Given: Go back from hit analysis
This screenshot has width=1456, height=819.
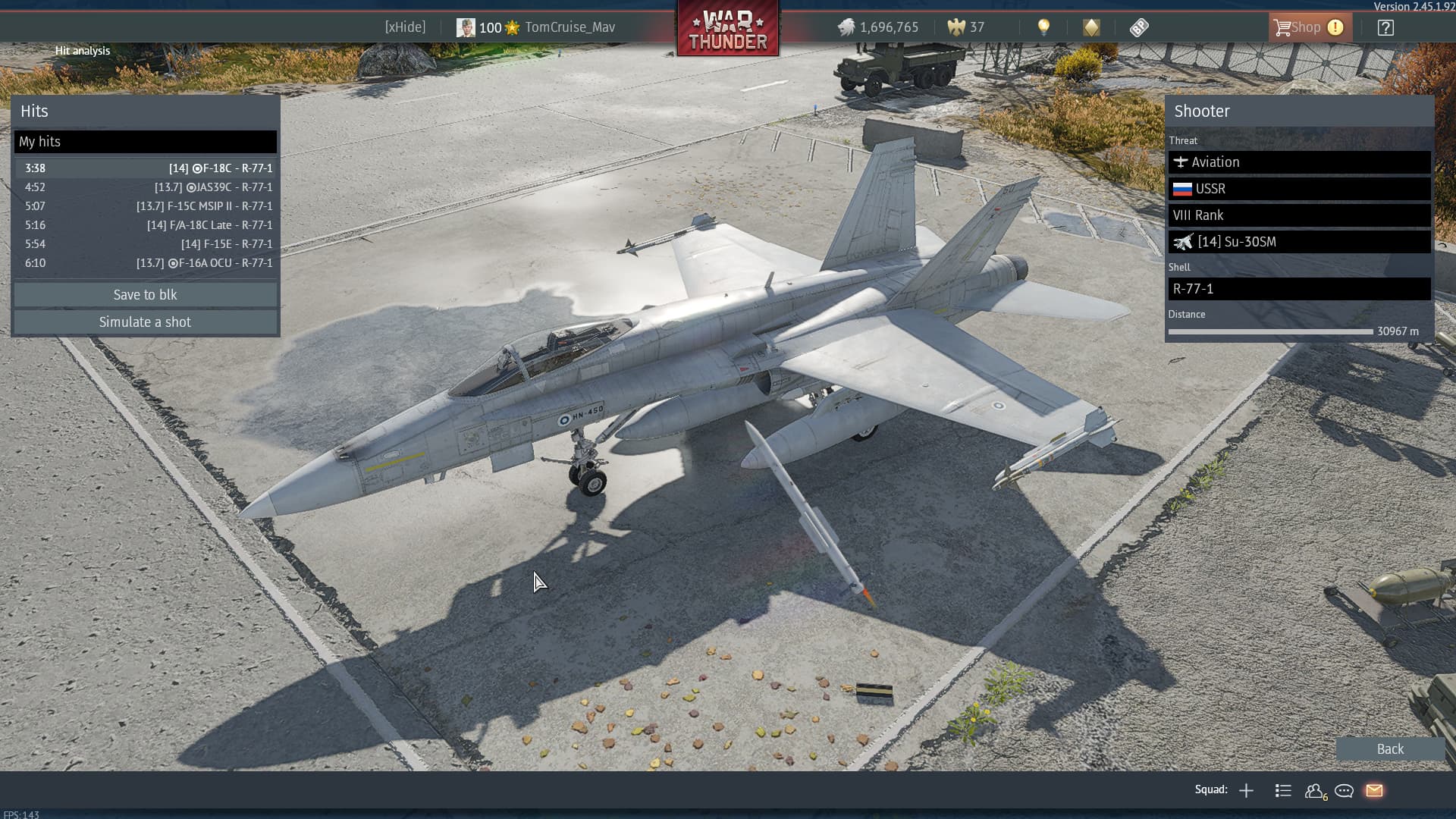Looking at the screenshot, I should click(1389, 749).
